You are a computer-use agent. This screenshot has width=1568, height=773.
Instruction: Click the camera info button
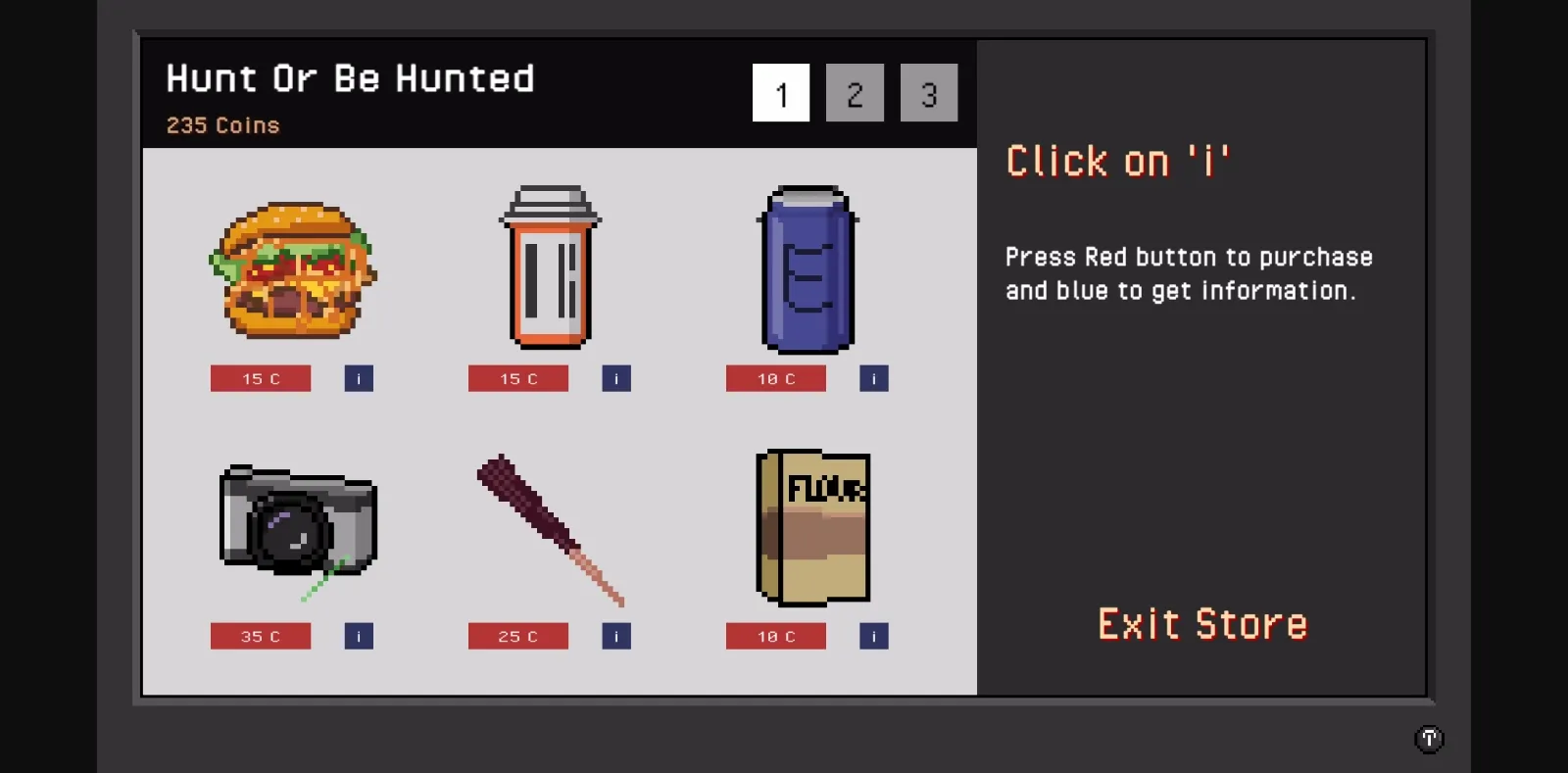coord(358,635)
